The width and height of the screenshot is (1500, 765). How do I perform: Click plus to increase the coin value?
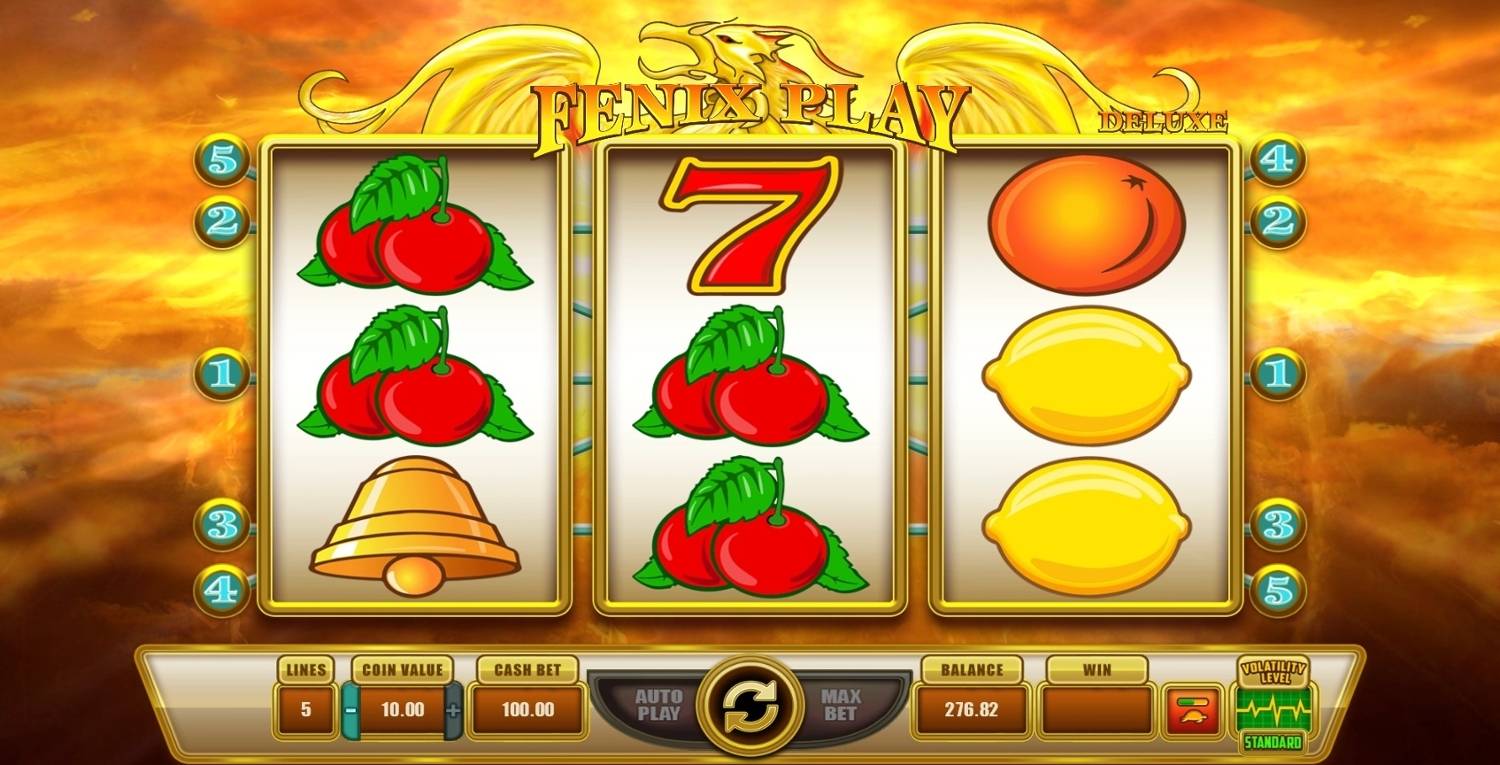pyautogui.click(x=455, y=710)
